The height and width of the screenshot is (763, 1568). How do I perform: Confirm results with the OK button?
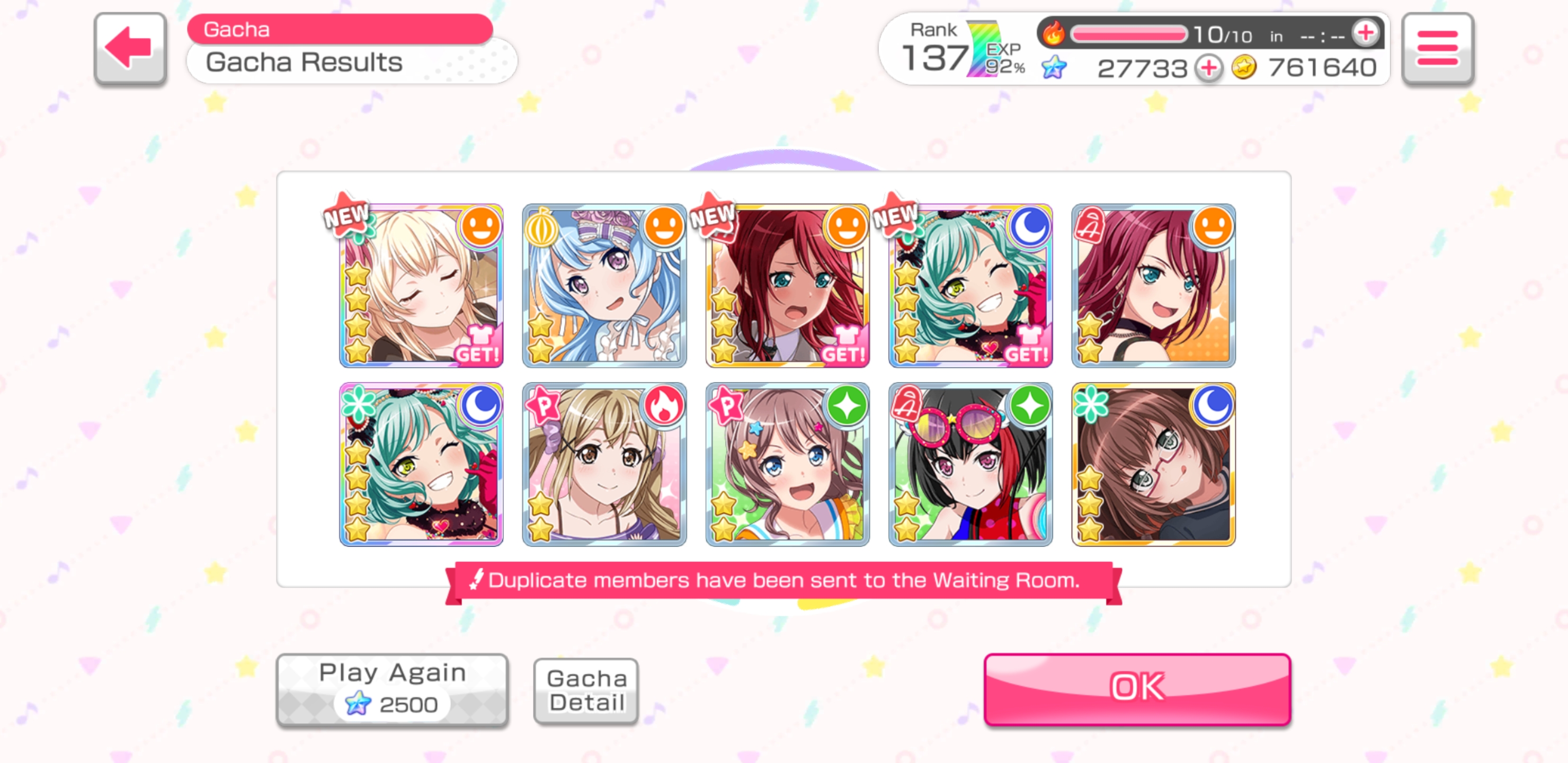click(1136, 688)
